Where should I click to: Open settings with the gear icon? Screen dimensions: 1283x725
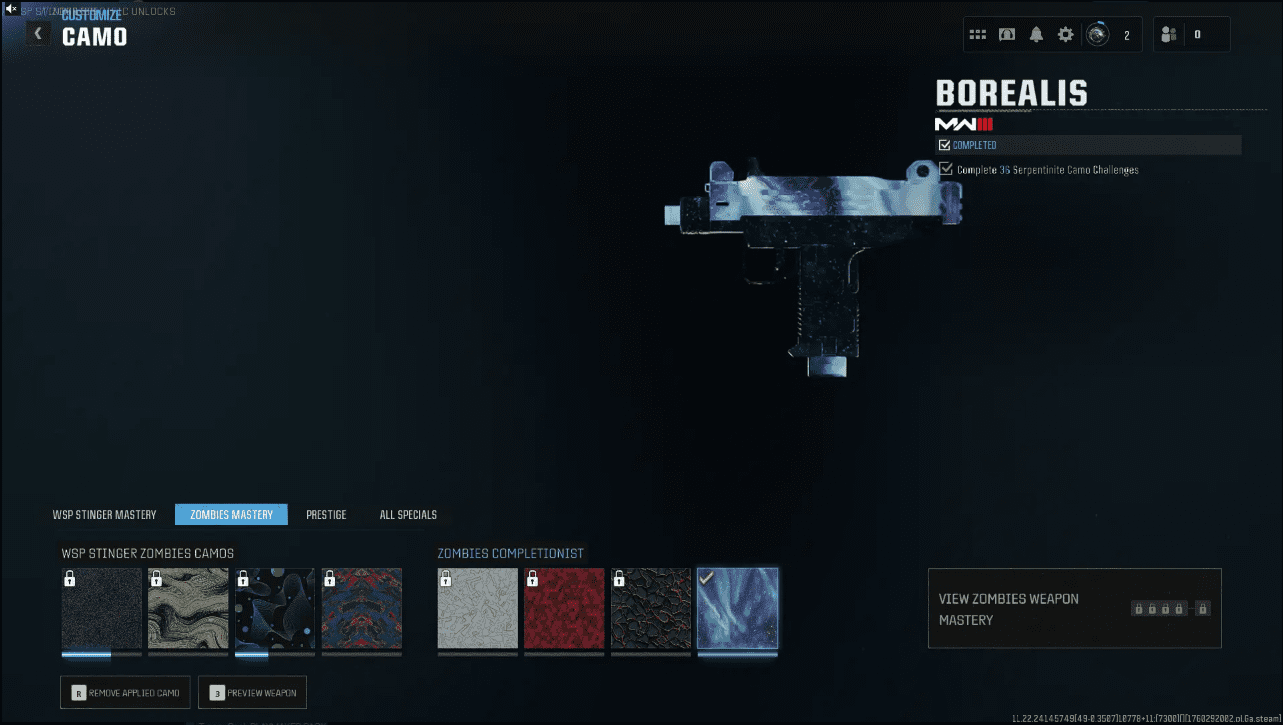[1066, 35]
